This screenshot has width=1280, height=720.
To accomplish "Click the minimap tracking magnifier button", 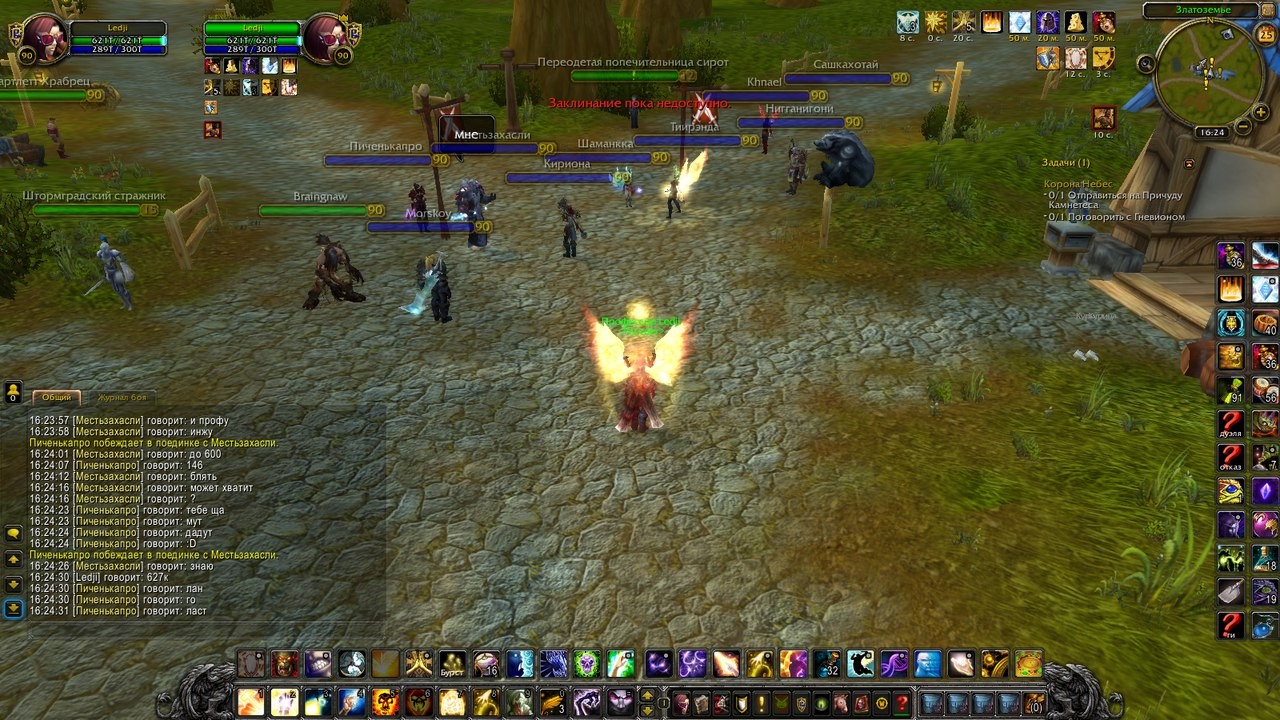I will 1146,64.
